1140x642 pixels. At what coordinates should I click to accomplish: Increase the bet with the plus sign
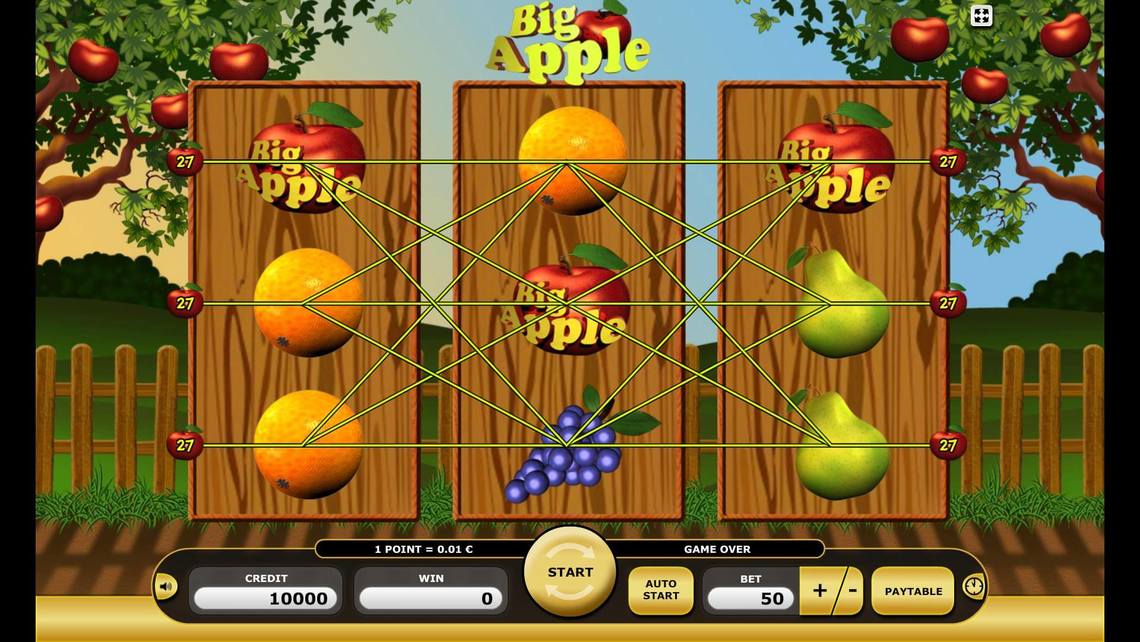[x=819, y=590]
